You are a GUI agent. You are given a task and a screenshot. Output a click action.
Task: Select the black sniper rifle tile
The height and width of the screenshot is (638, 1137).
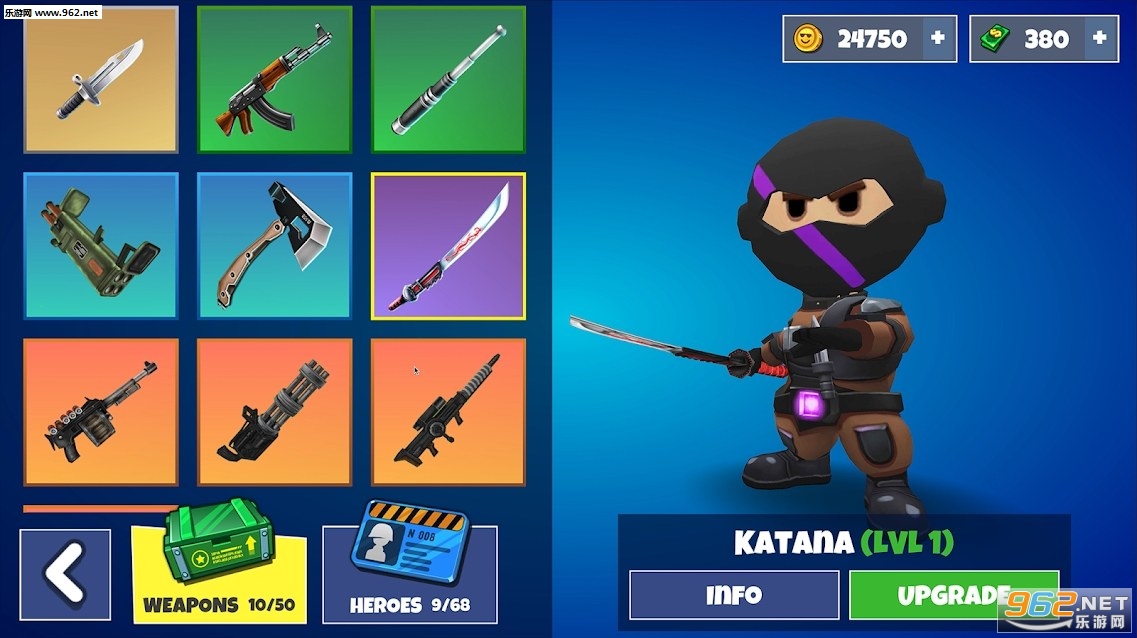coord(448,412)
